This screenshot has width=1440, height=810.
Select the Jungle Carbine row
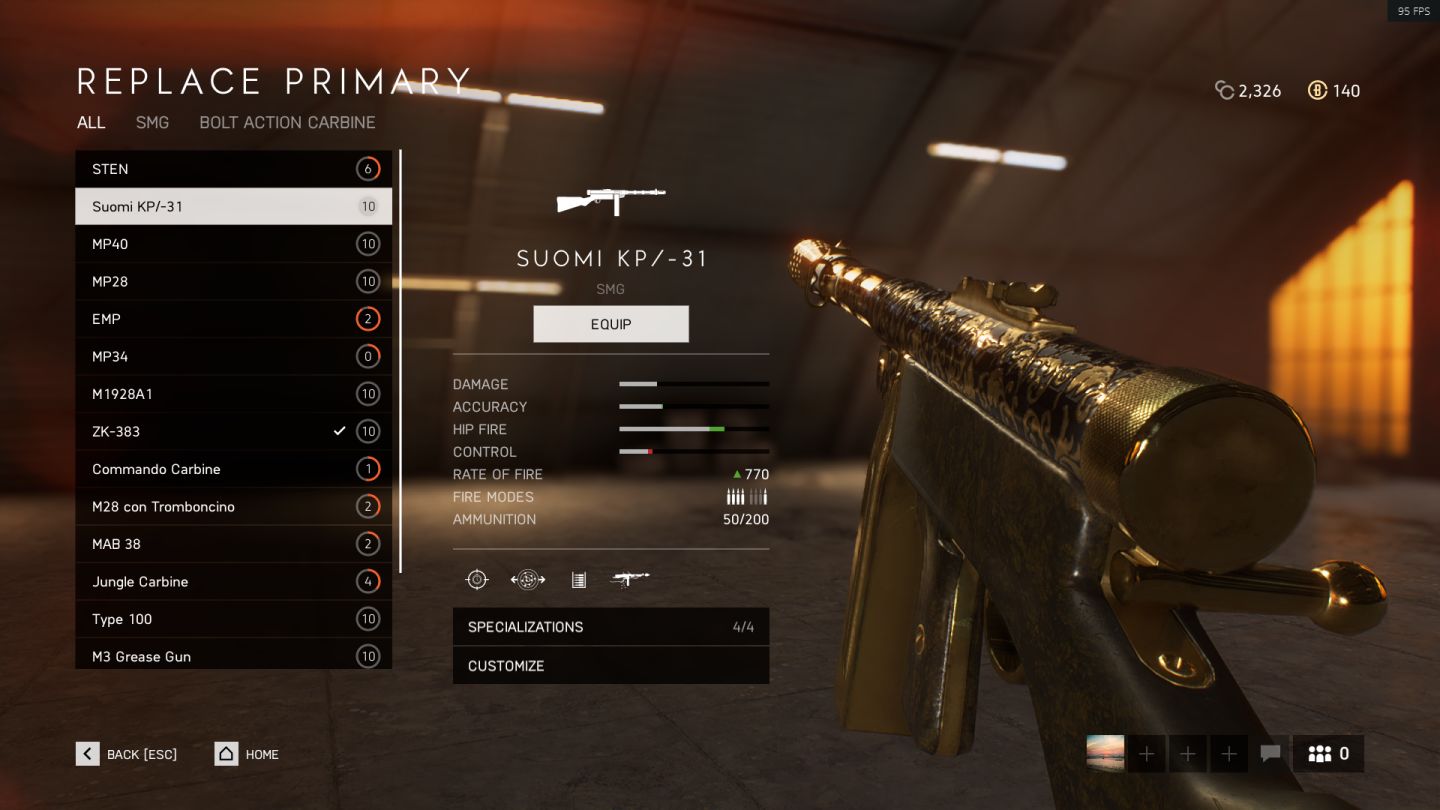233,581
